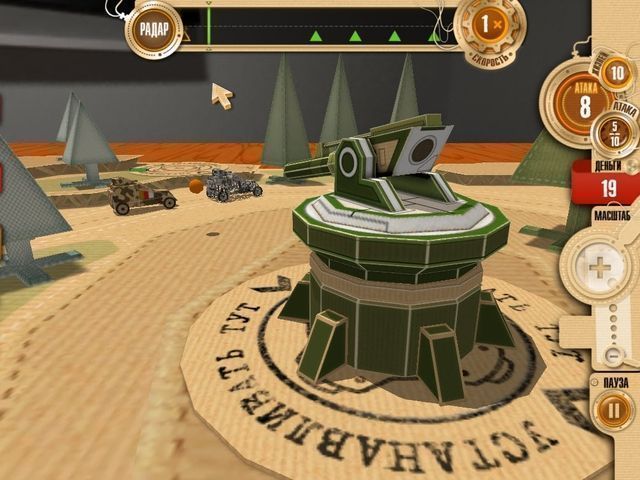The height and width of the screenshot is (480, 640).
Task: Click the Радар round button
Action: point(152,25)
